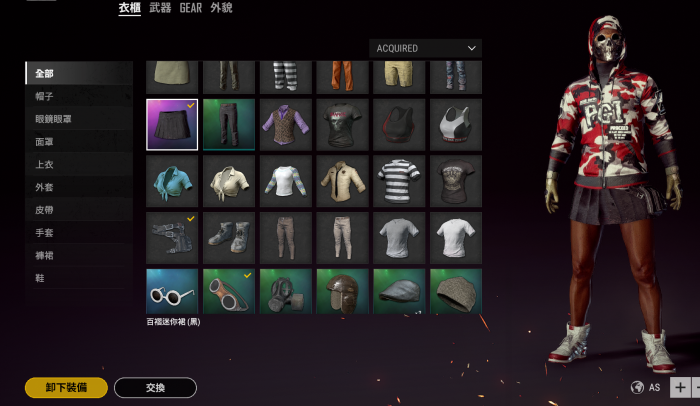Switch to the 武器 tab

click(160, 8)
